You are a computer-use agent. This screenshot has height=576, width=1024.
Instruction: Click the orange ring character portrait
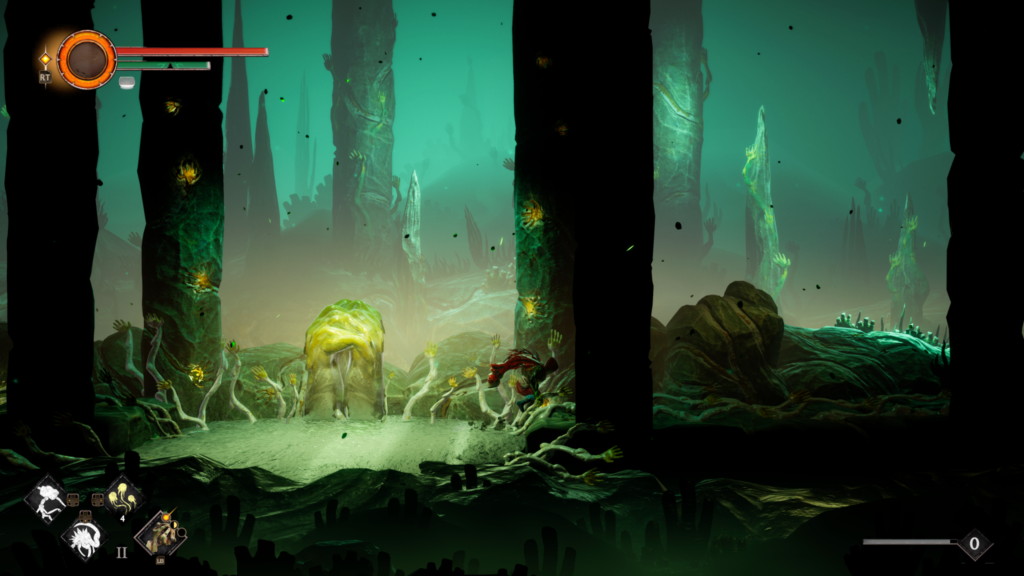86,59
